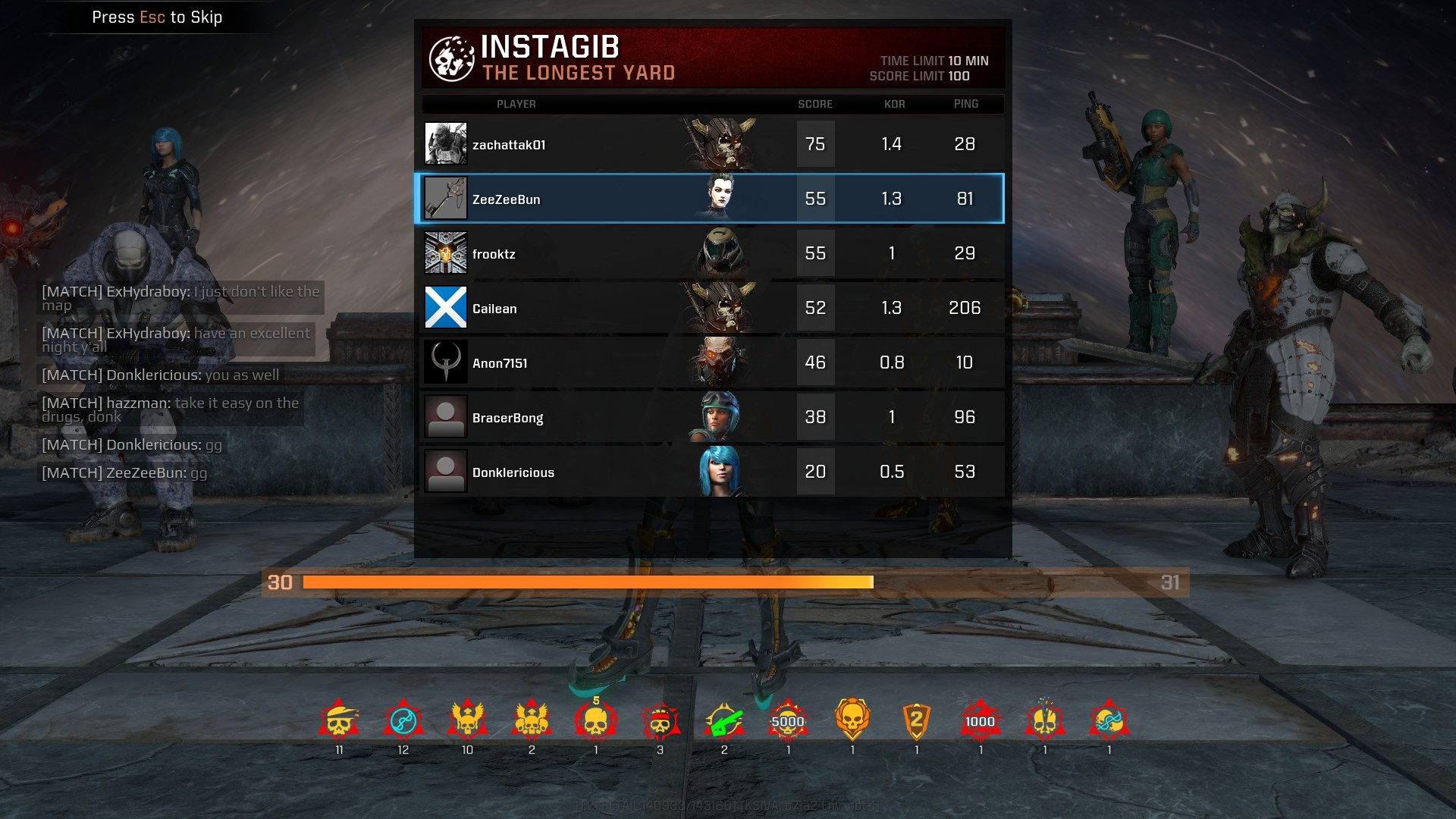The image size is (1456, 819).
Task: Click the skull medal earned 11 times
Action: [x=339, y=721]
